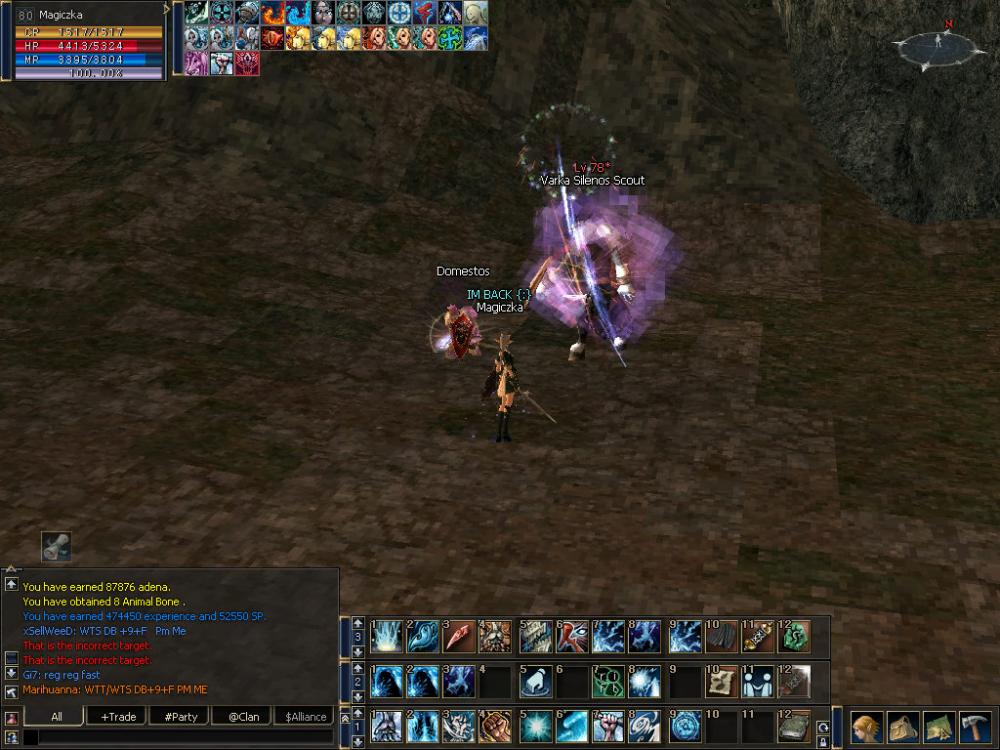Open the scroll quest notification icon
Screen dimensions: 1000x750
[56, 546]
